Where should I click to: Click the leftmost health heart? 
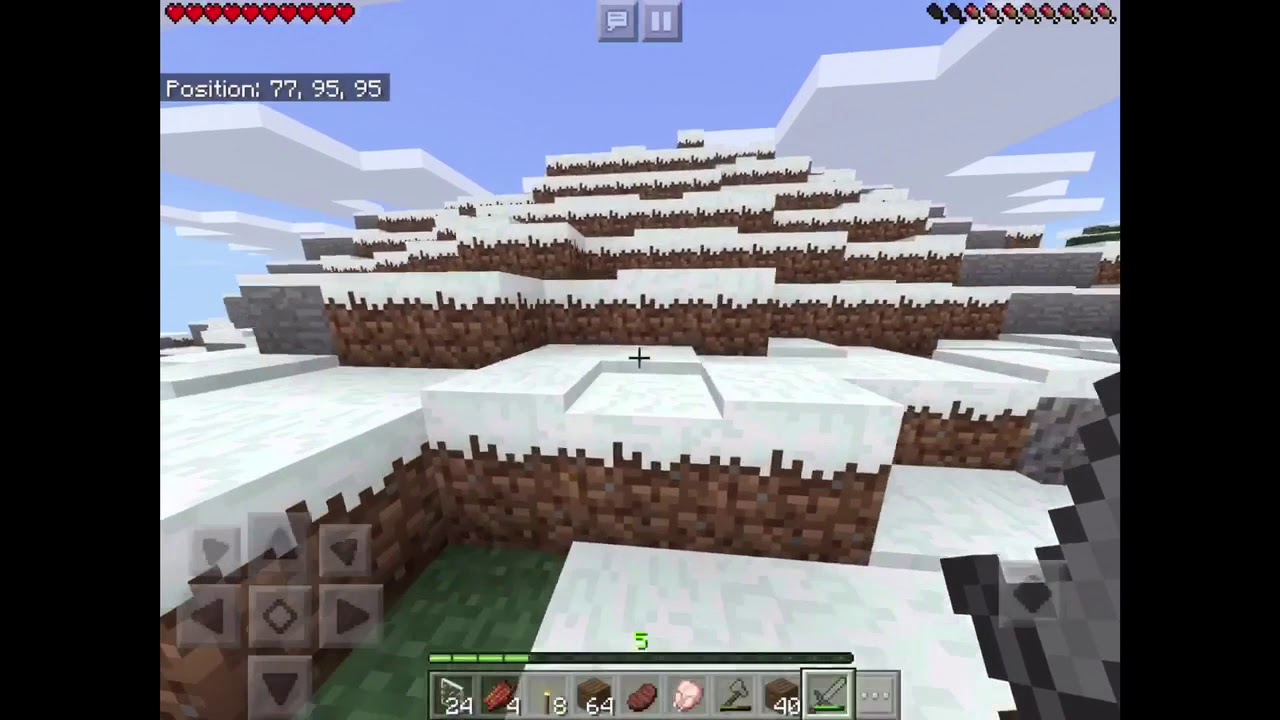click(x=175, y=13)
